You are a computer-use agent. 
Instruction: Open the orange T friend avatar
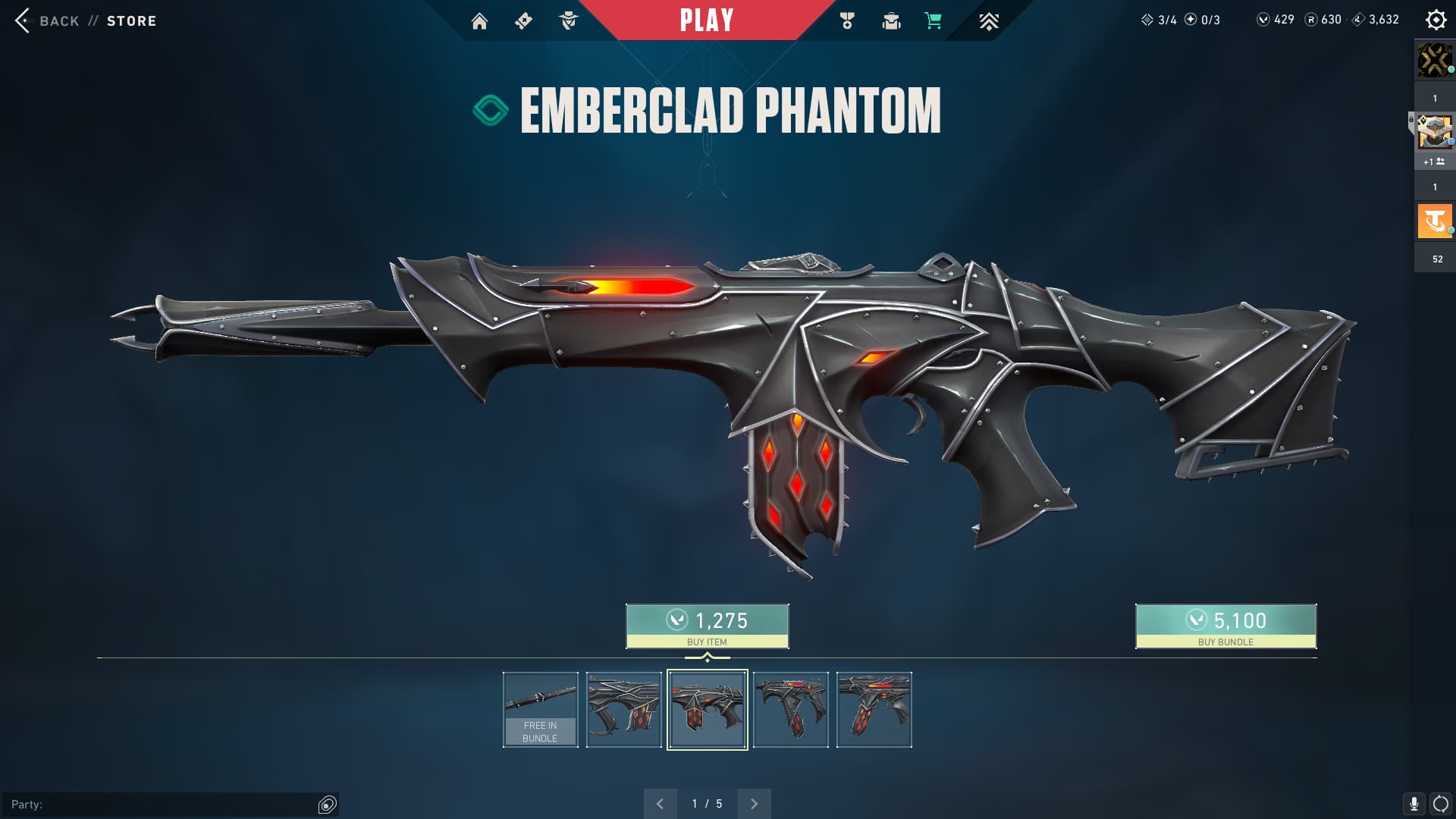pos(1435,221)
